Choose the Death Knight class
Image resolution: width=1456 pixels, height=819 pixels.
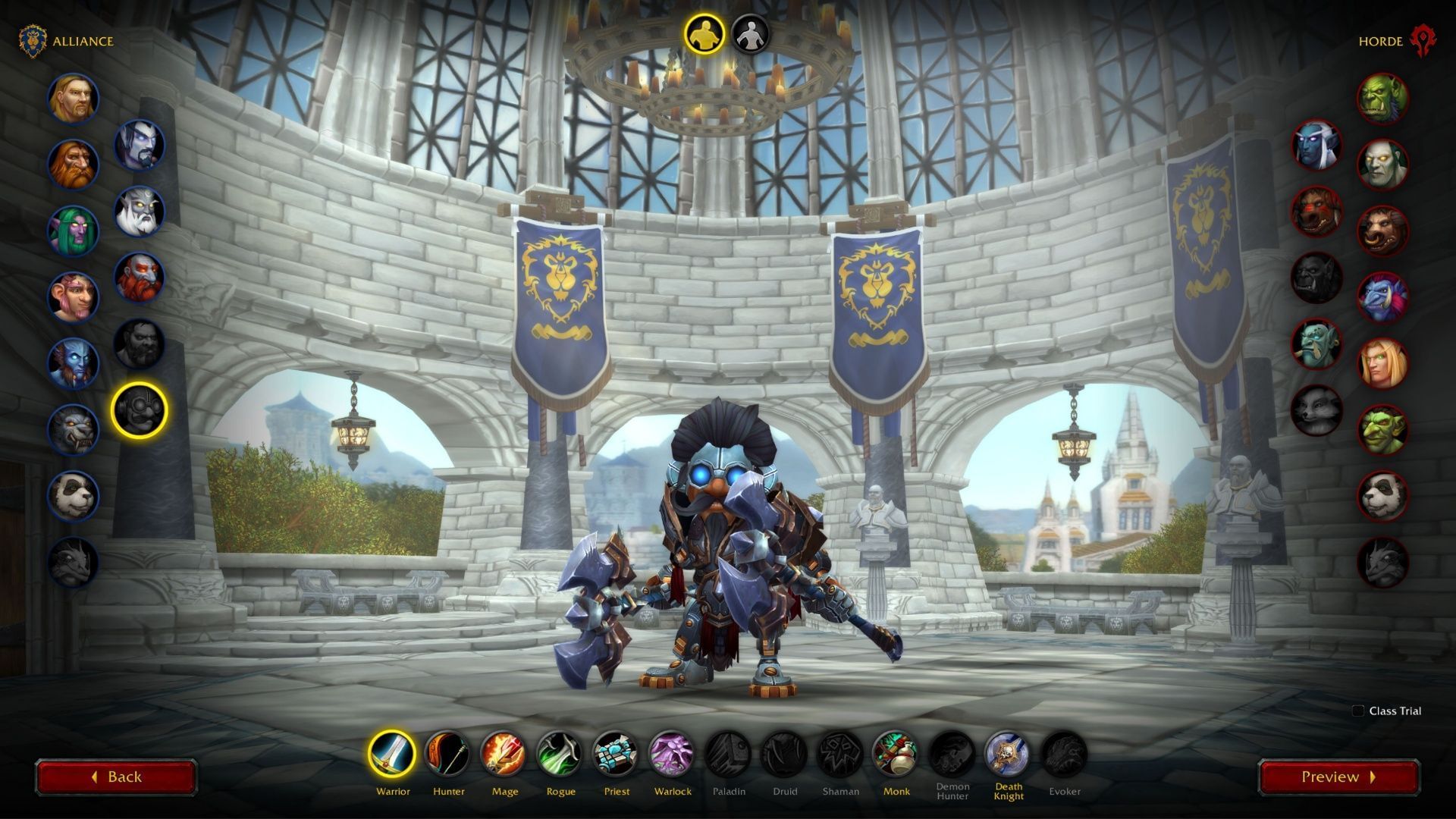1008,755
